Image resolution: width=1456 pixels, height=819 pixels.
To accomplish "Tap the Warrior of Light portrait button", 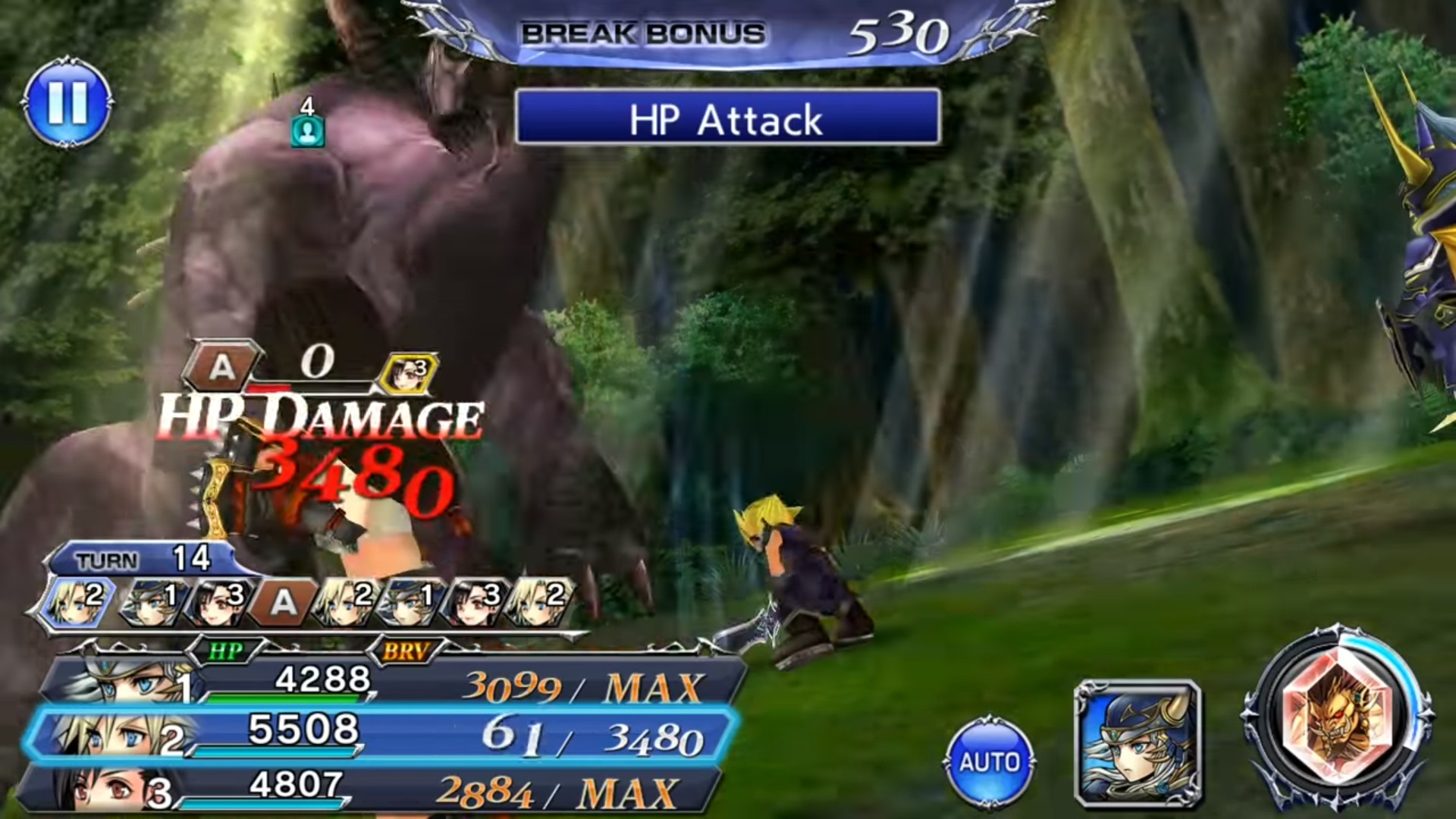I will click(x=1137, y=743).
